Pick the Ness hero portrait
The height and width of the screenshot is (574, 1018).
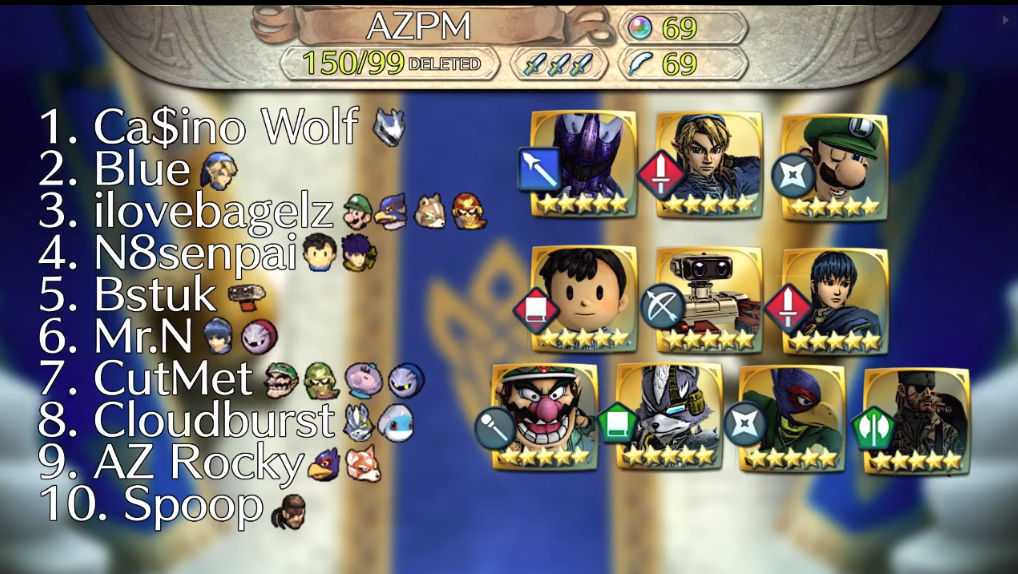(584, 298)
